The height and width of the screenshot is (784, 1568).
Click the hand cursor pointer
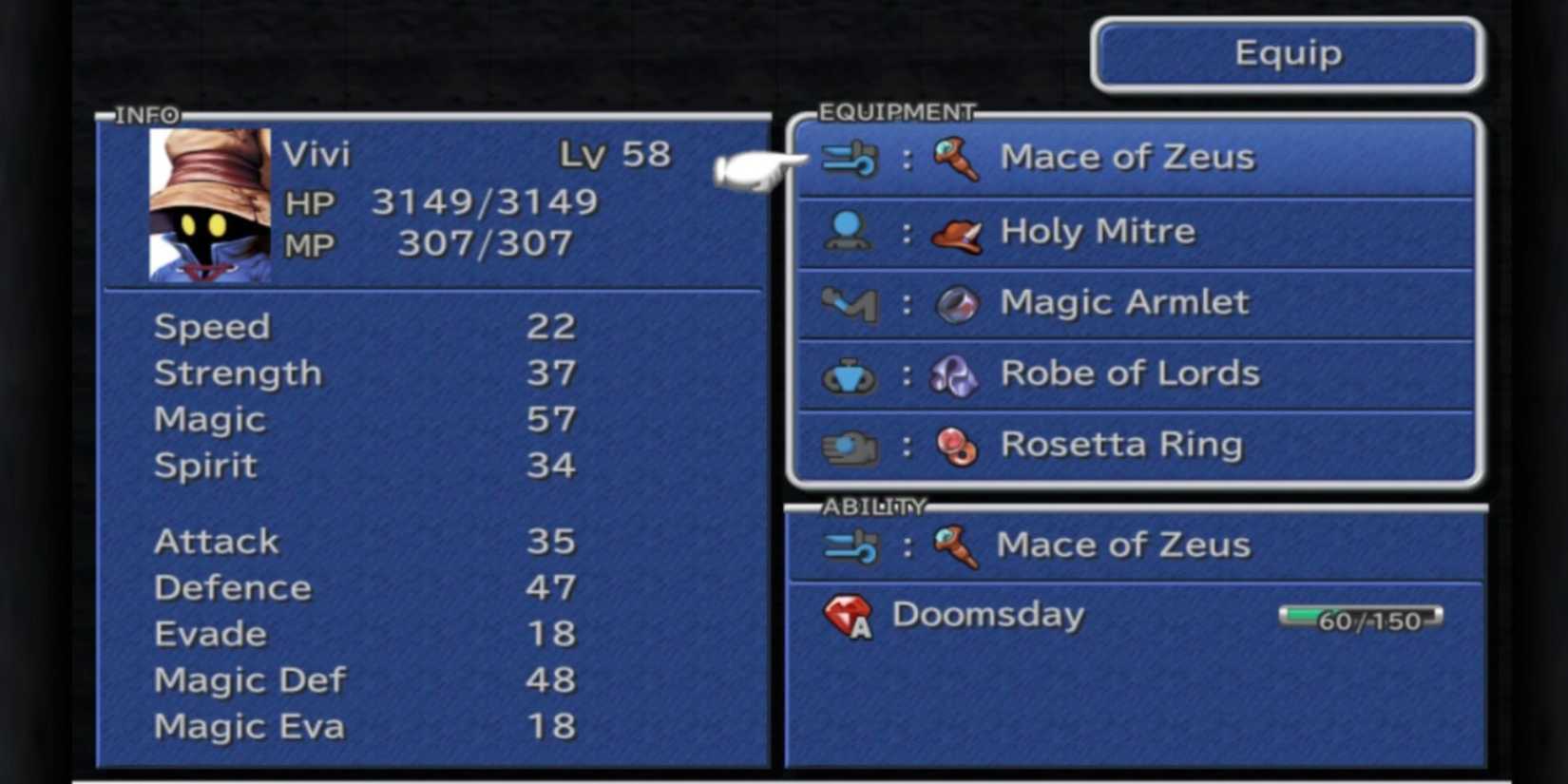pos(751,171)
